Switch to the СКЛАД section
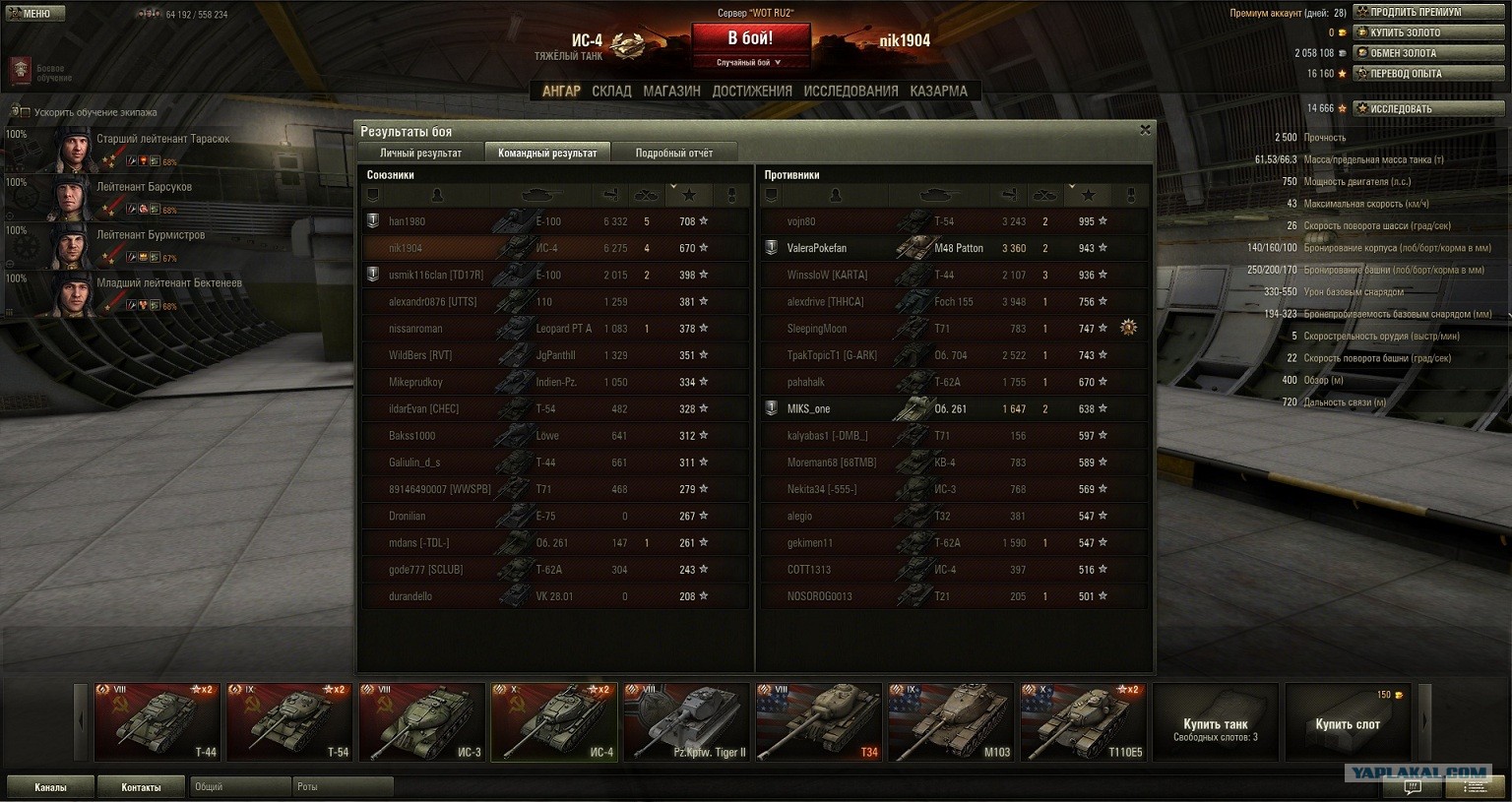The image size is (1512, 802). [611, 91]
